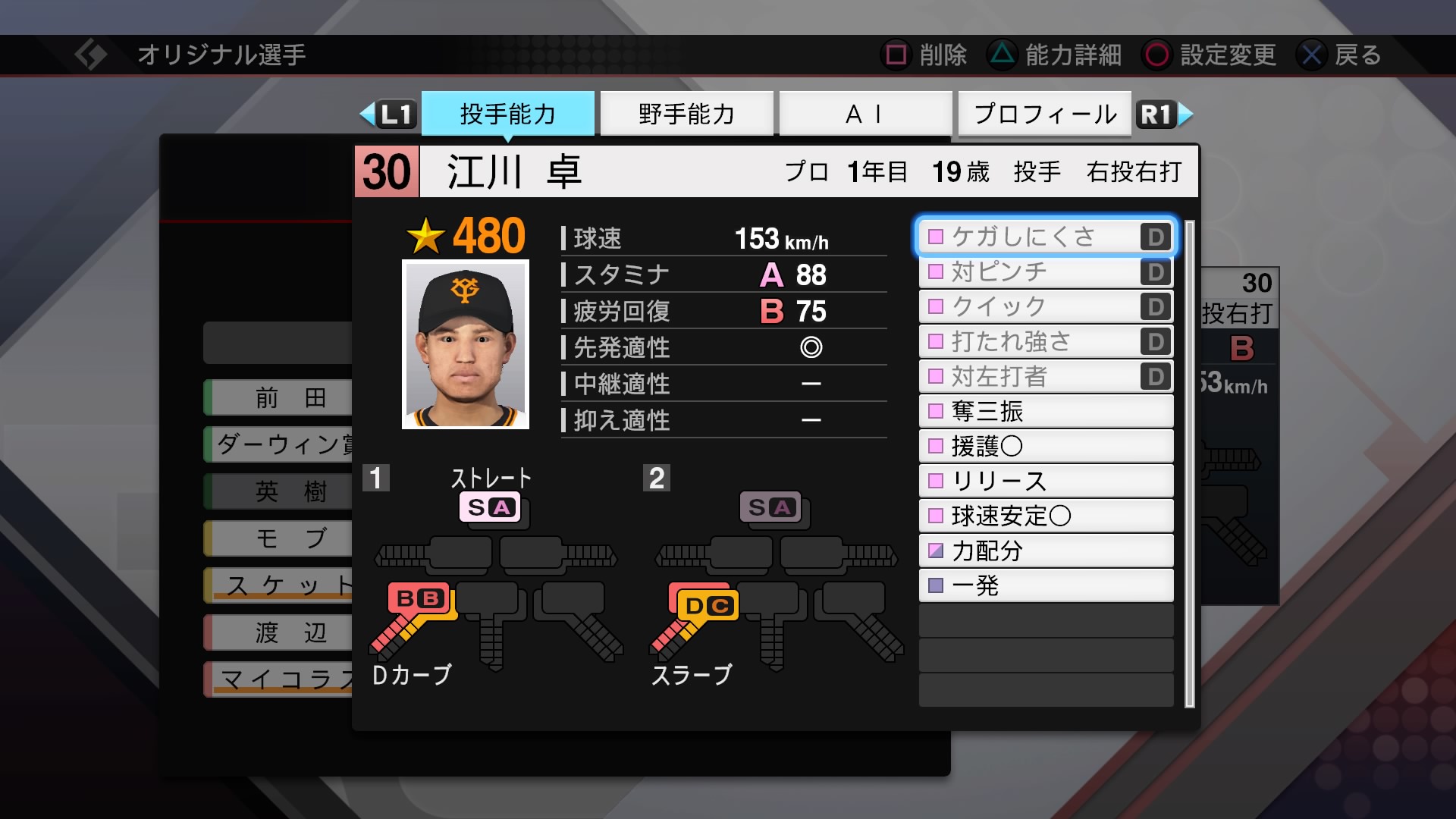The height and width of the screenshot is (819, 1456).
Task: Select the 奪三振 special ability
Action: [1045, 411]
